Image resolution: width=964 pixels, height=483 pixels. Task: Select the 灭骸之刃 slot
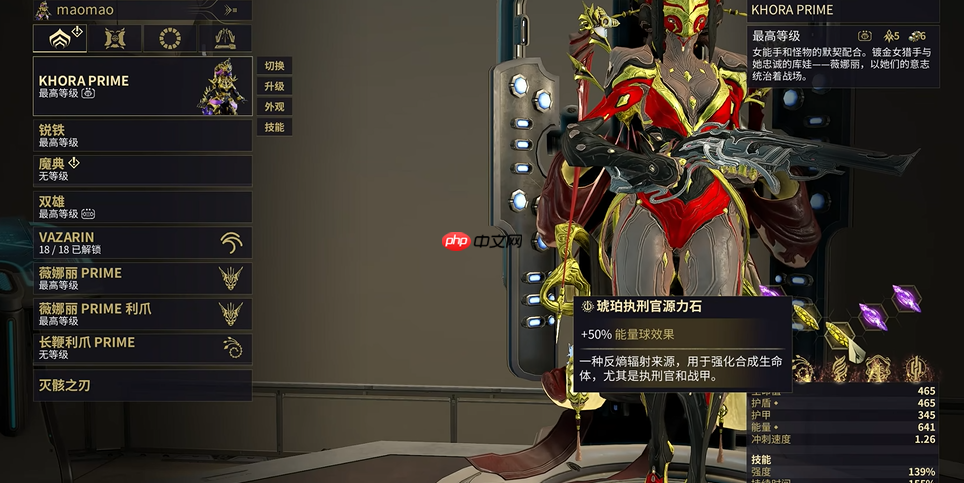coord(142,385)
